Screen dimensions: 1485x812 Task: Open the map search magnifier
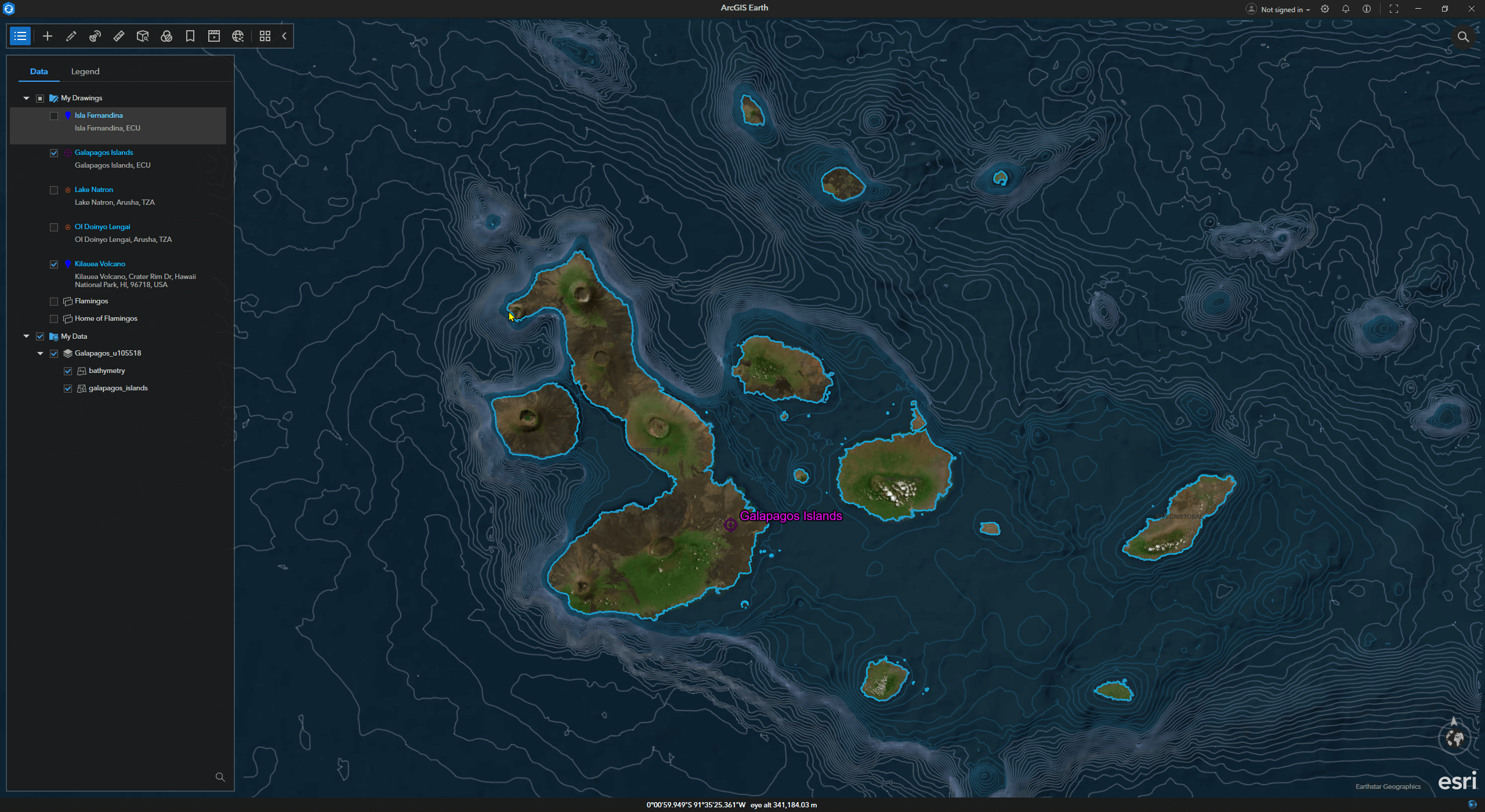[1463, 37]
